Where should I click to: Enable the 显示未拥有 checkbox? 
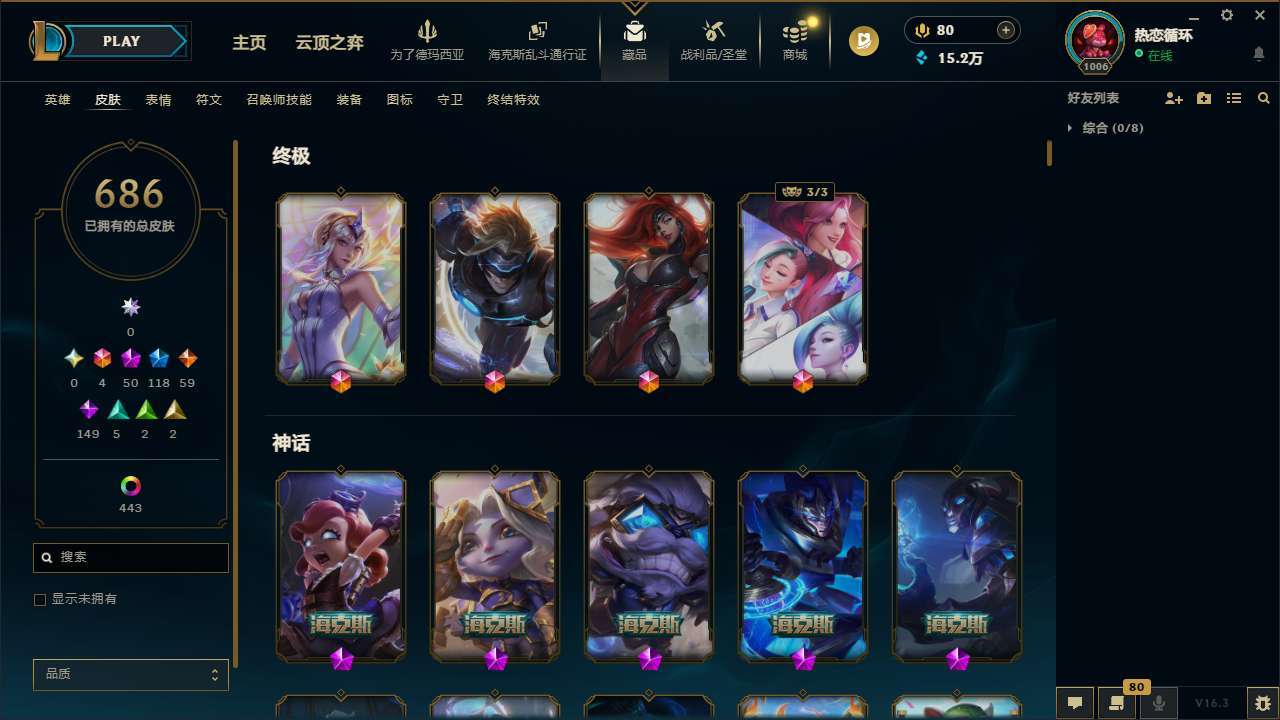[40, 599]
